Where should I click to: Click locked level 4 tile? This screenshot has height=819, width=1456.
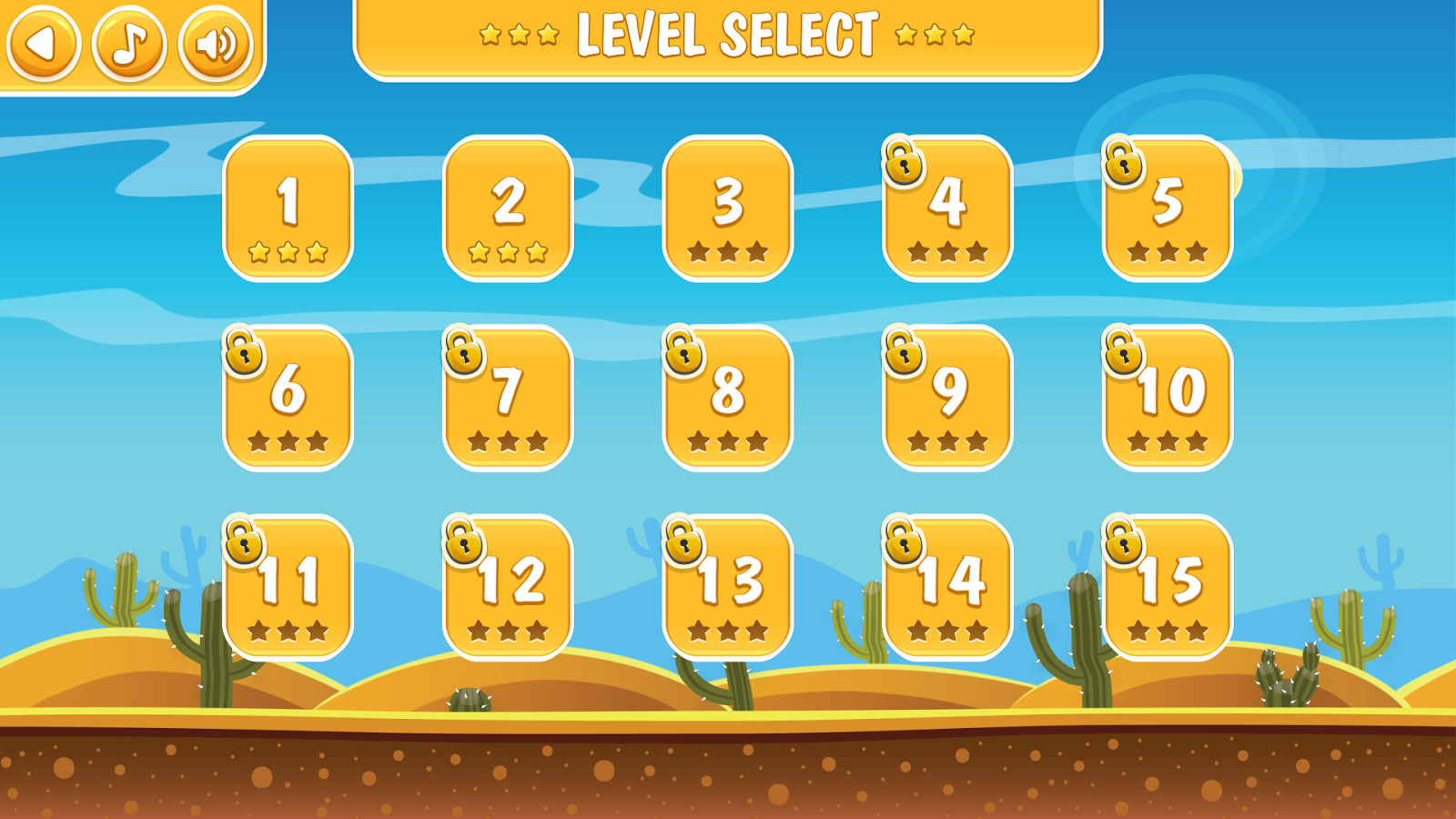click(948, 208)
